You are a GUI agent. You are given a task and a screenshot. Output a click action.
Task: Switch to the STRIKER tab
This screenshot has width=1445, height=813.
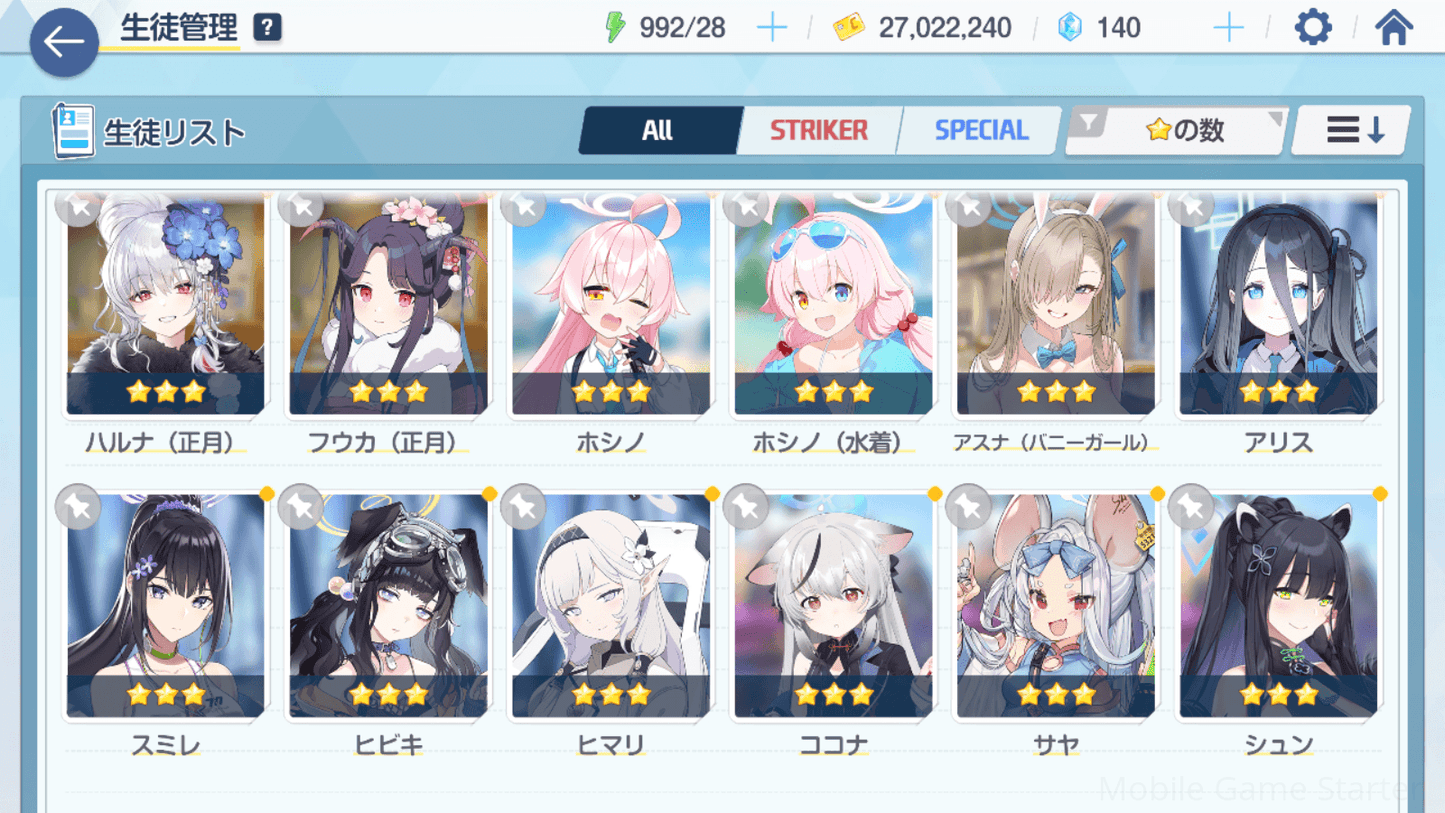pyautogui.click(x=819, y=130)
